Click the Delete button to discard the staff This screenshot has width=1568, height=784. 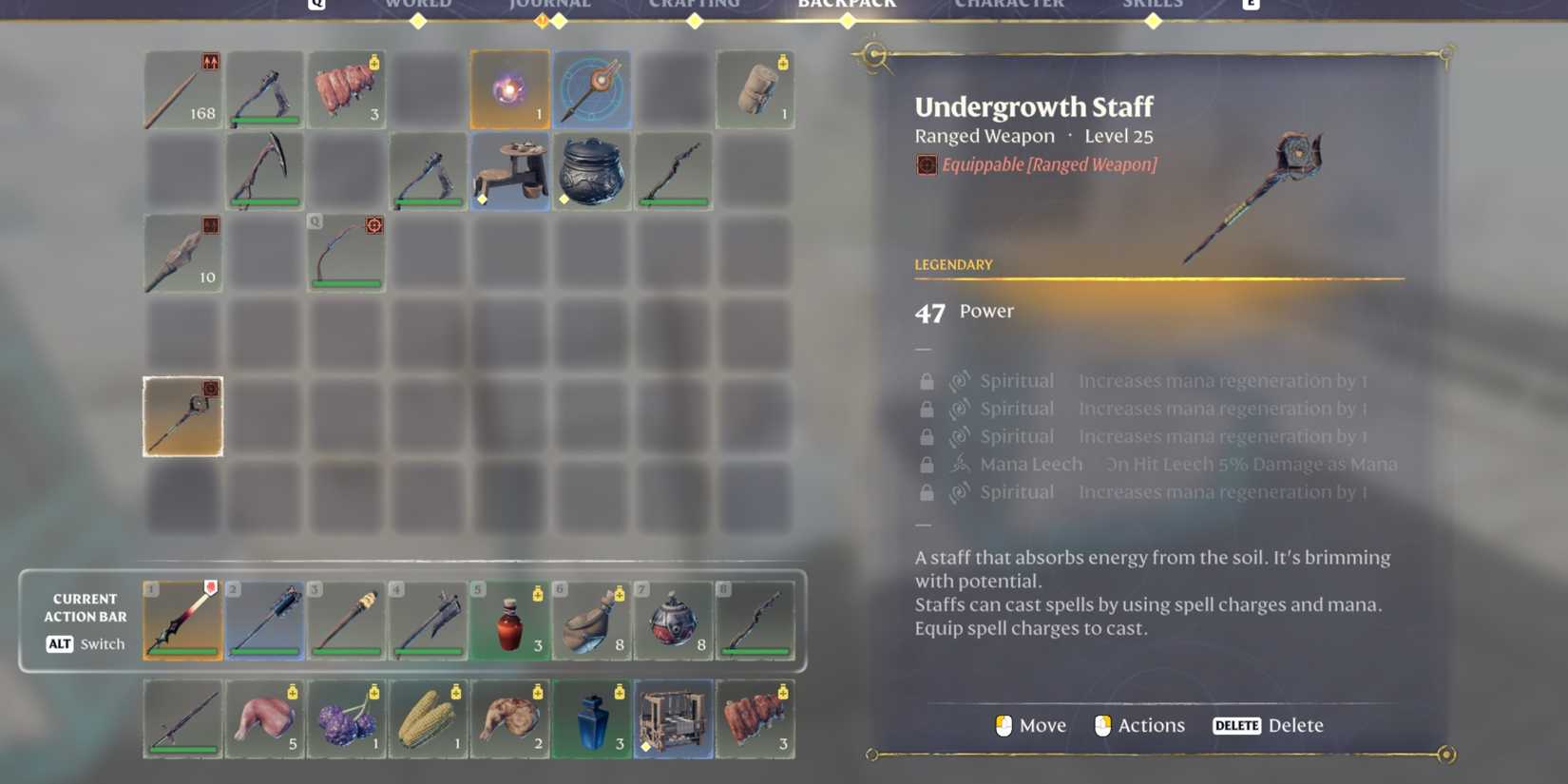point(1269,725)
